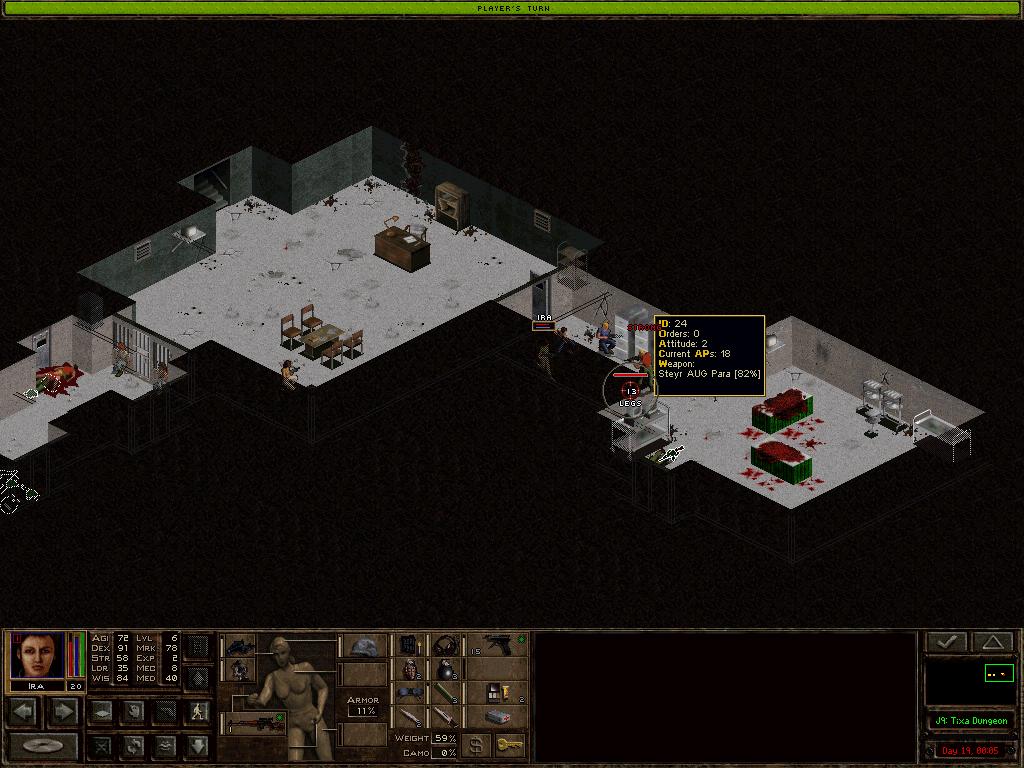Select the helmet equipment slot
1024x768 pixels.
click(x=363, y=646)
